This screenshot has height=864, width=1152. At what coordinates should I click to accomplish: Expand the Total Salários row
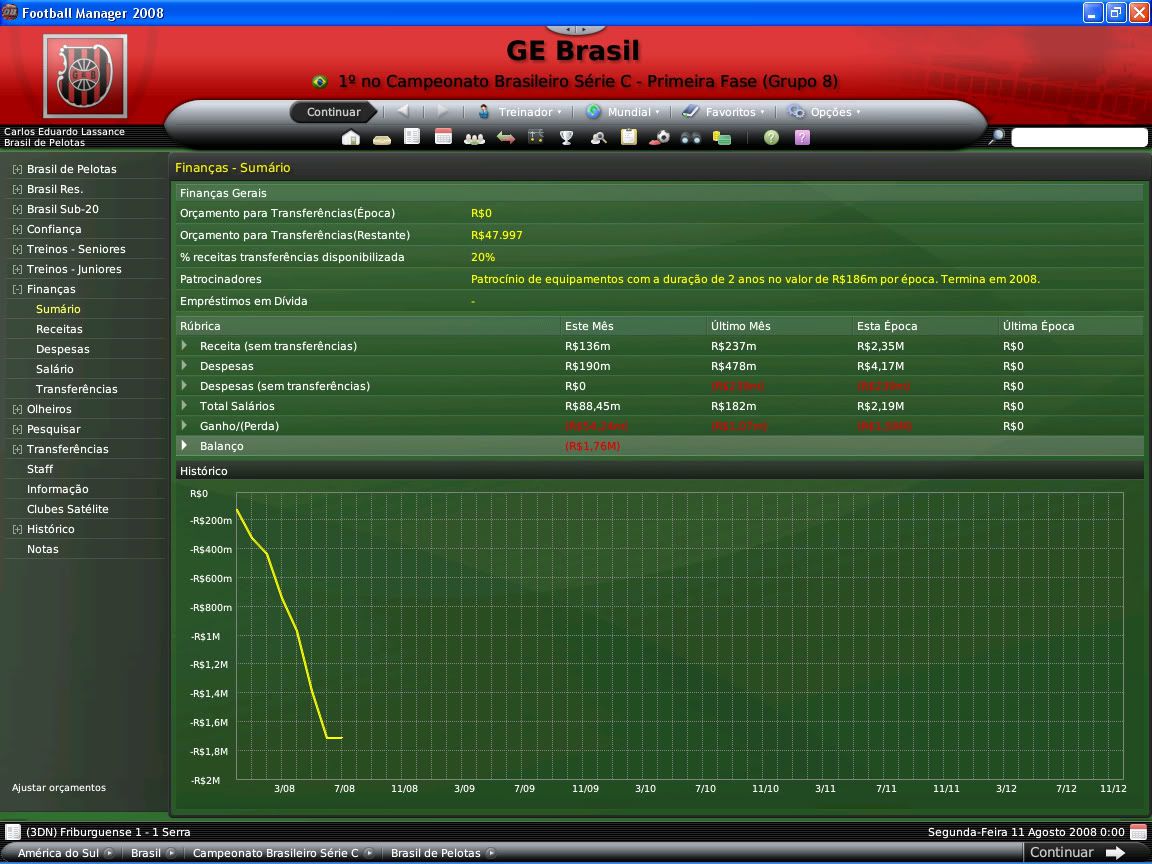184,406
